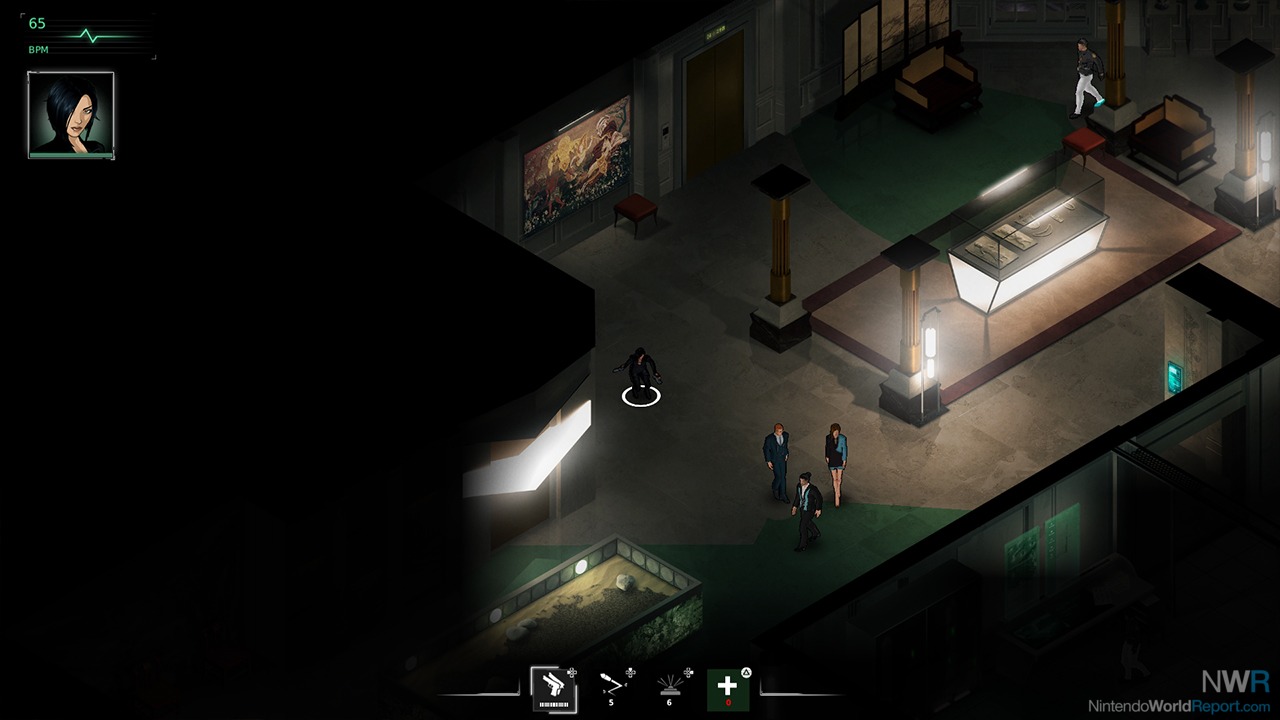The height and width of the screenshot is (720, 1280).
Task: Choose the thrown dart distraction item
Action: (611, 686)
